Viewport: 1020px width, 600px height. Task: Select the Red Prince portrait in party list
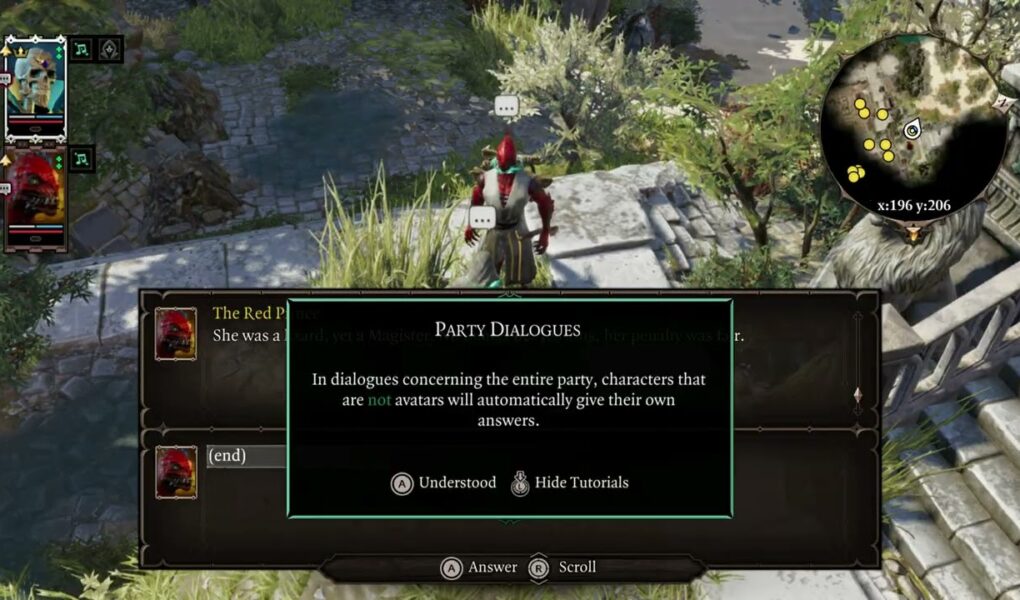(36, 190)
